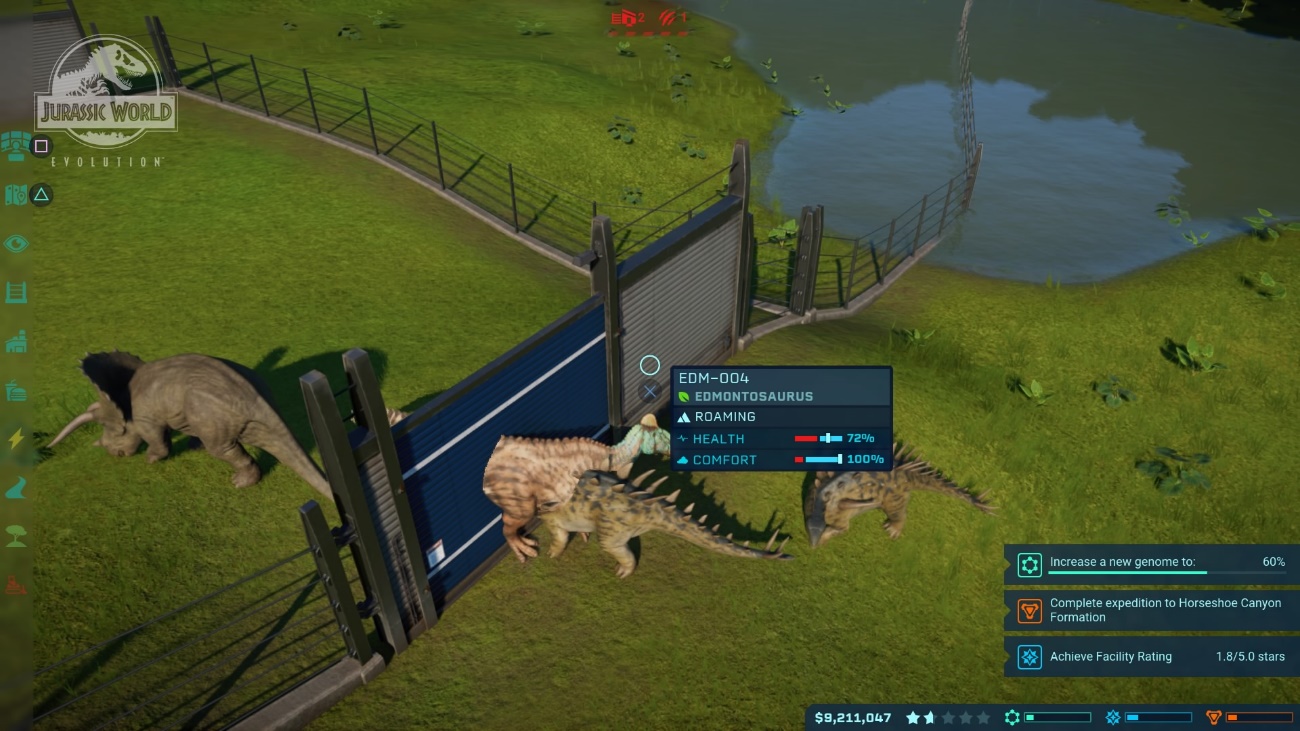Open the Edmontosaurus EDM-004 info panel
This screenshot has height=731, width=1300.
coord(780,418)
